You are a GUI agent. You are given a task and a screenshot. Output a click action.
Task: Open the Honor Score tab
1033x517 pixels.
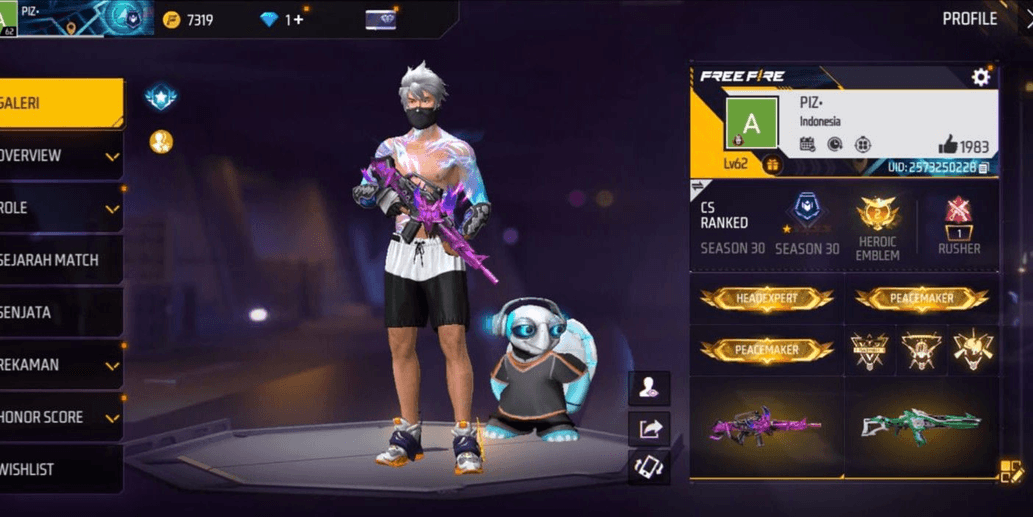tap(60, 417)
